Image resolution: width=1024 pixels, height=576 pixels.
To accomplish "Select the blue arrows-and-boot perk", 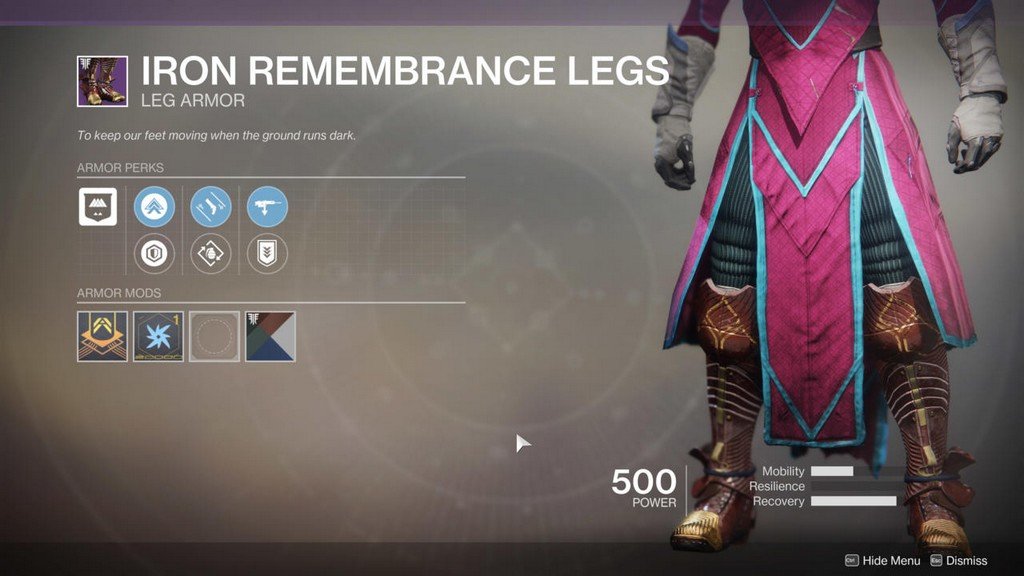I will pos(211,207).
